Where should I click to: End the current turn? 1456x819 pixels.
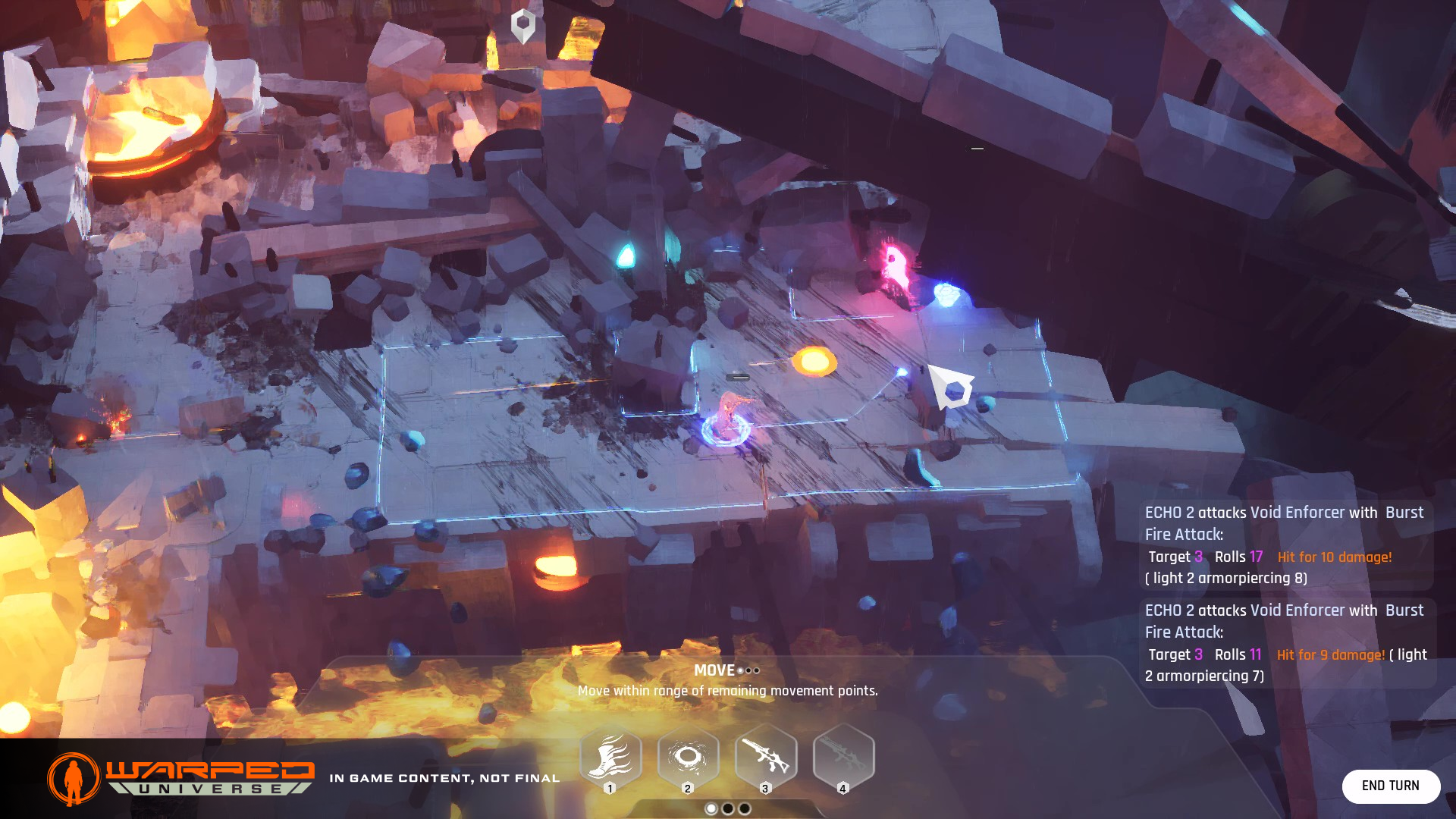point(1390,786)
